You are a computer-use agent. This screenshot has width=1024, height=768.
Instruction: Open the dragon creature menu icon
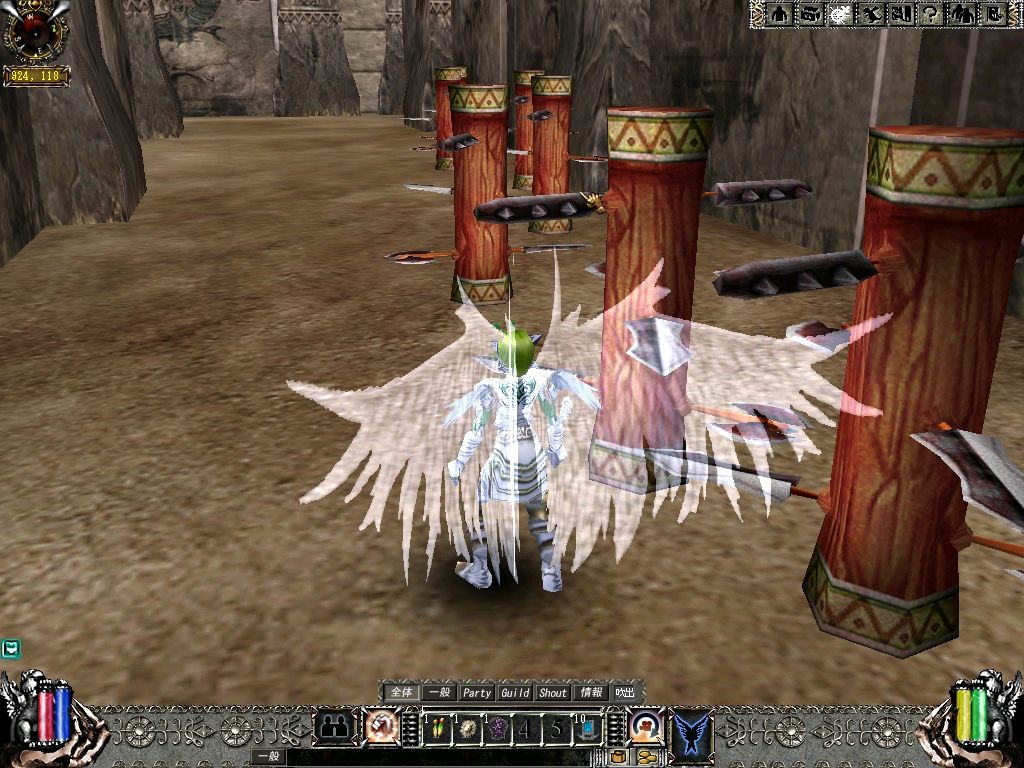click(x=871, y=14)
